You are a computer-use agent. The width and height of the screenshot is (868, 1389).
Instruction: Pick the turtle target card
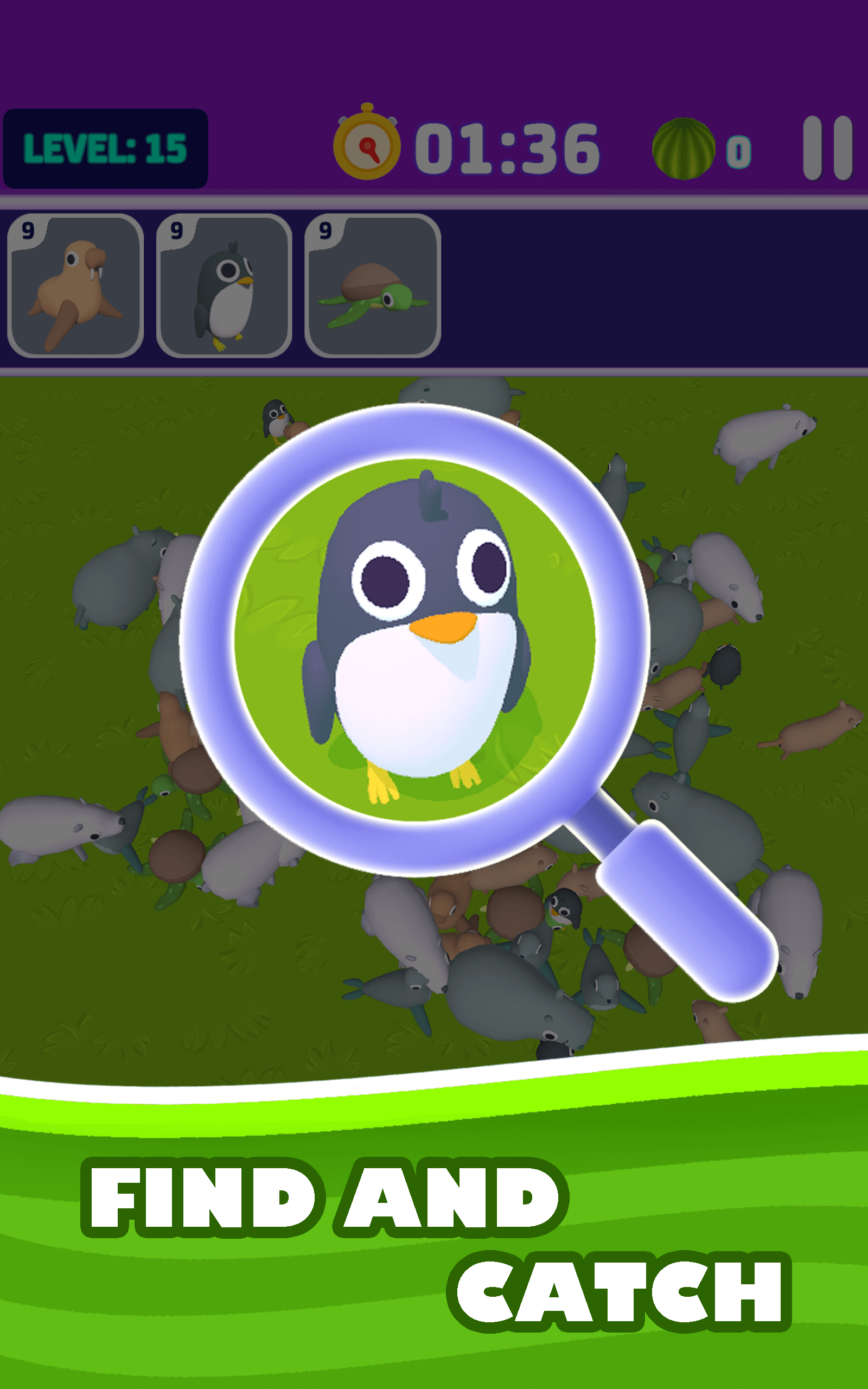pos(373,286)
